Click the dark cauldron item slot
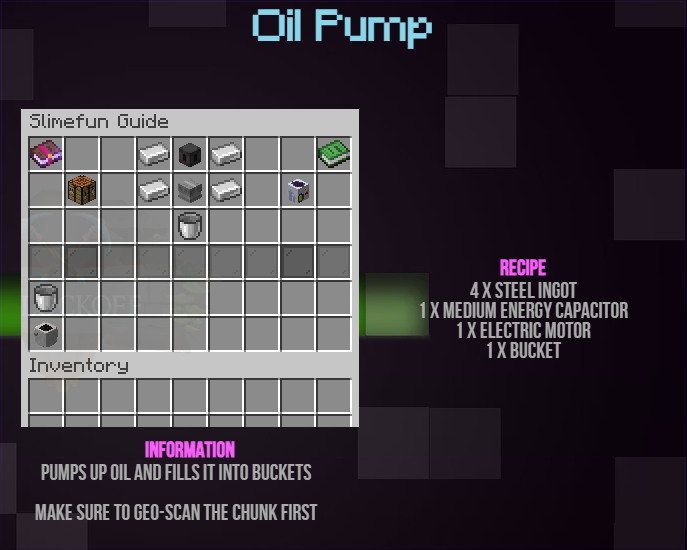 (x=46, y=332)
